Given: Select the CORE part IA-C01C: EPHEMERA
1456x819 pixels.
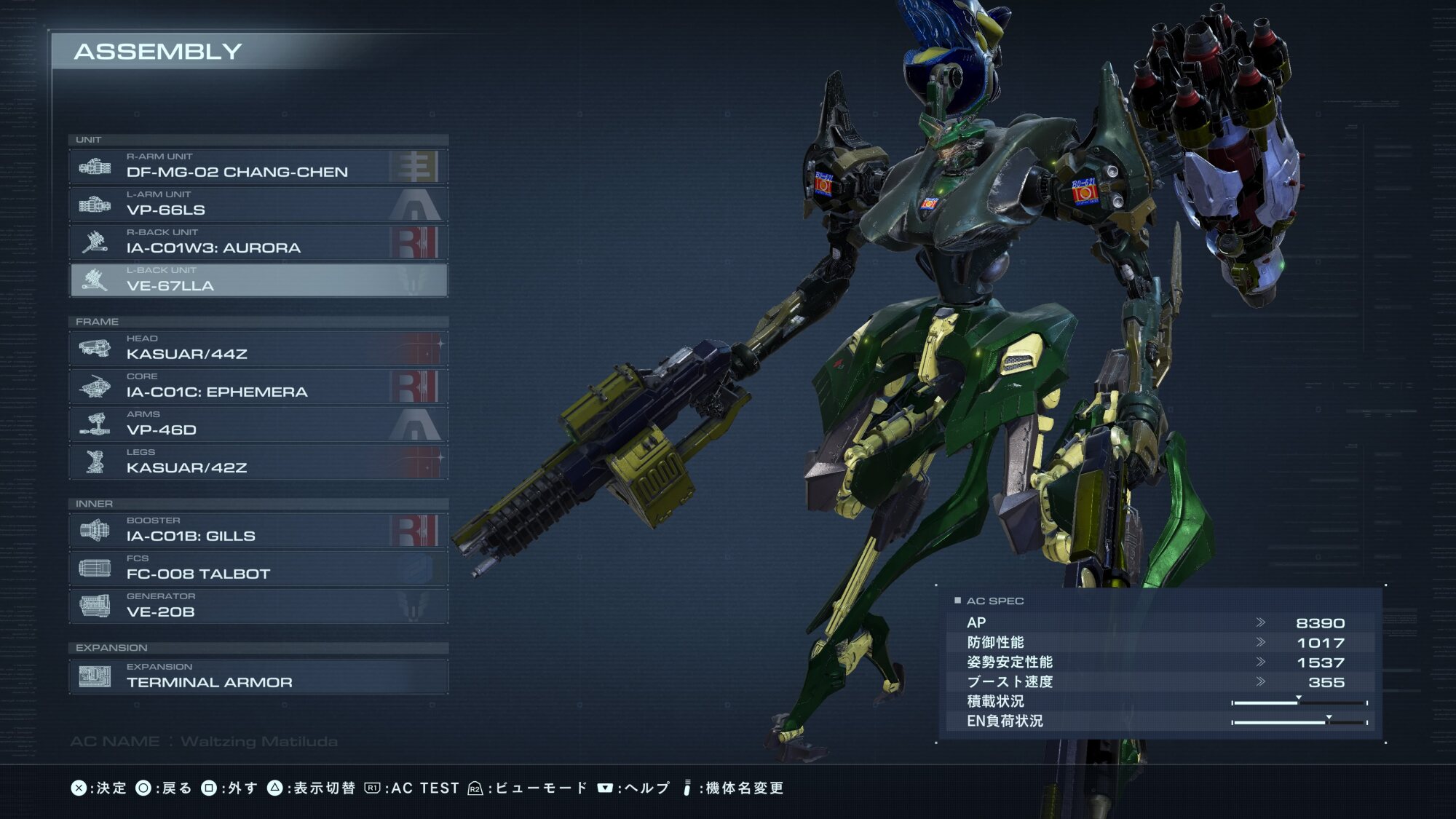Looking at the screenshot, I should pyautogui.click(x=258, y=387).
